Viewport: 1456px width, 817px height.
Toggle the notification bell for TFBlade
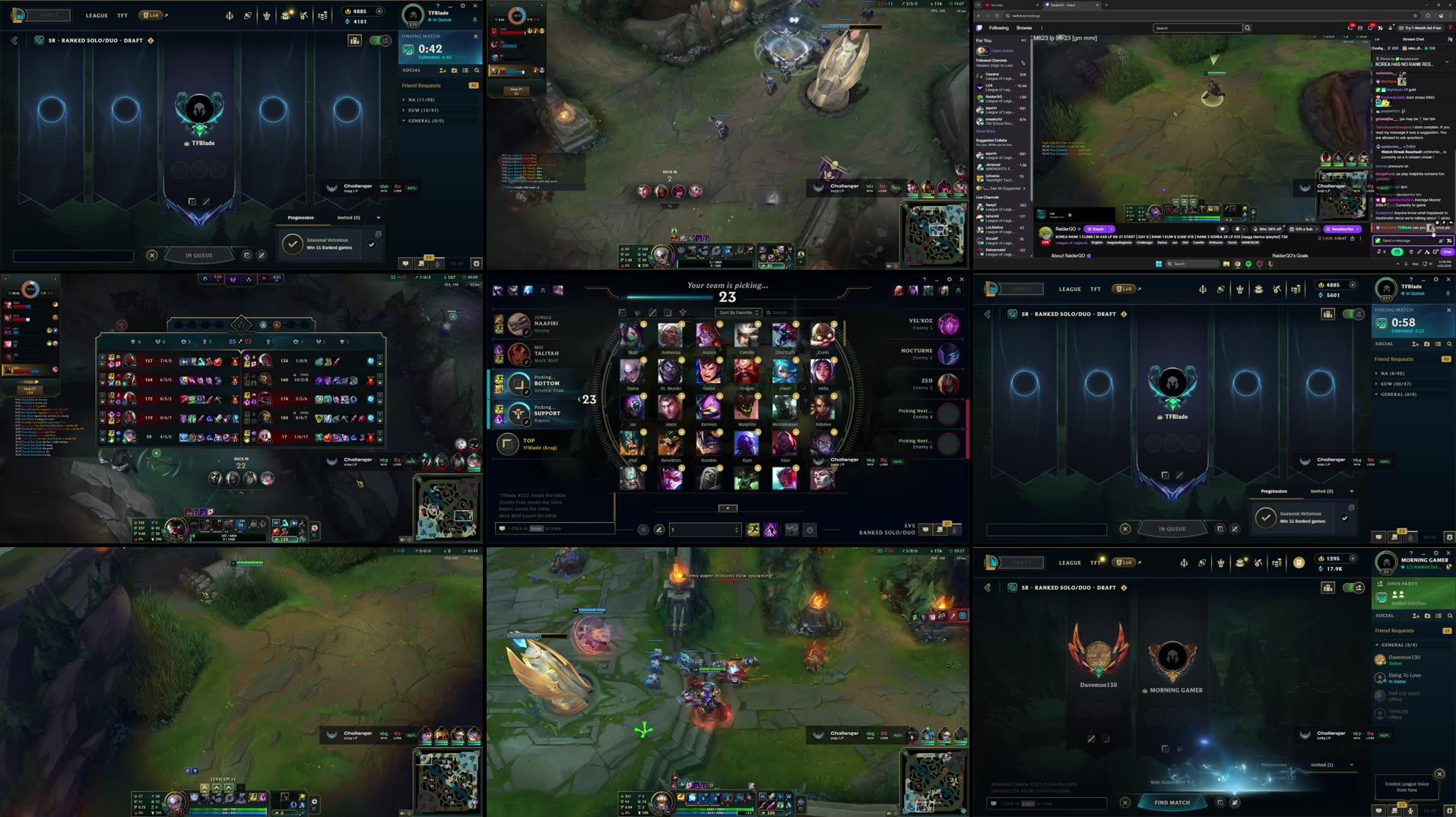pyautogui.click(x=474, y=19)
